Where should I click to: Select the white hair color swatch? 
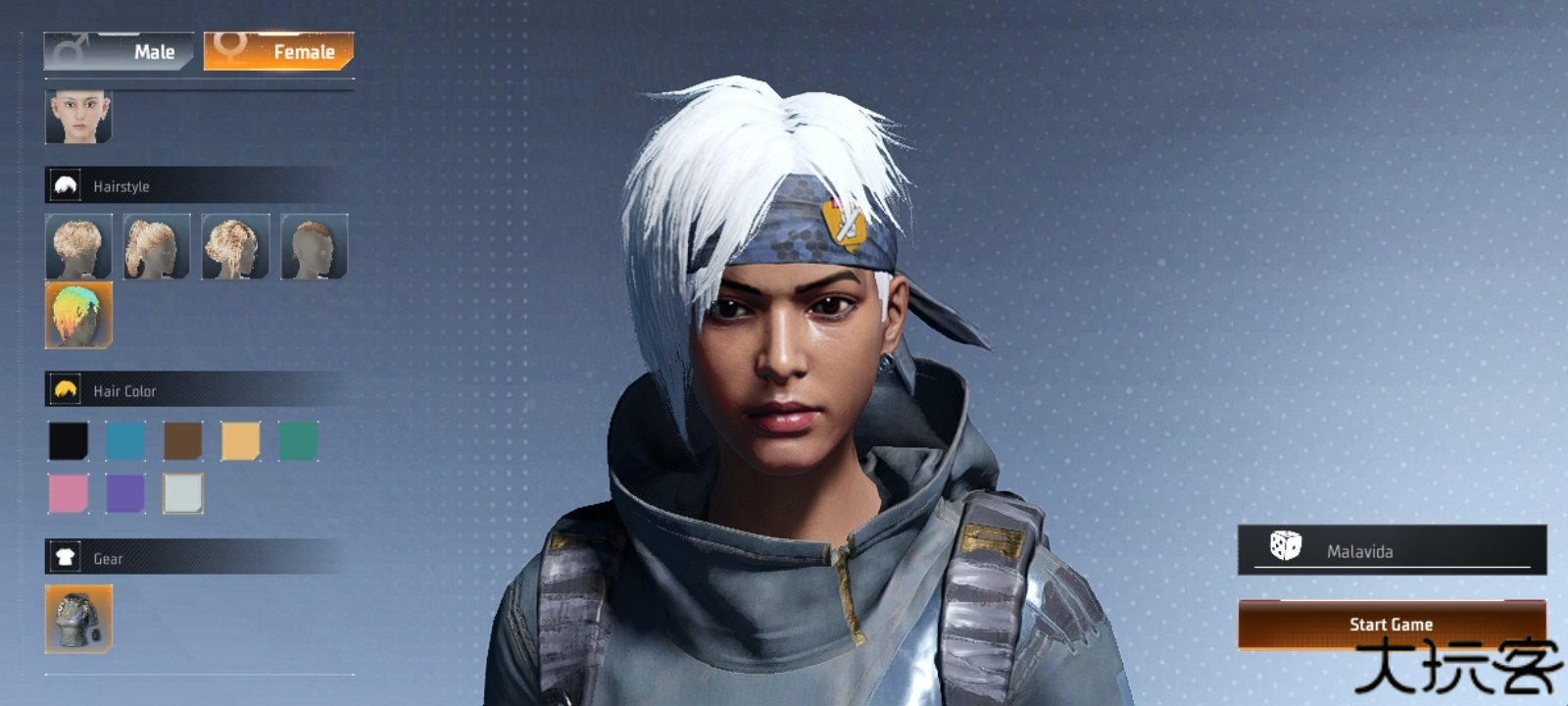183,493
